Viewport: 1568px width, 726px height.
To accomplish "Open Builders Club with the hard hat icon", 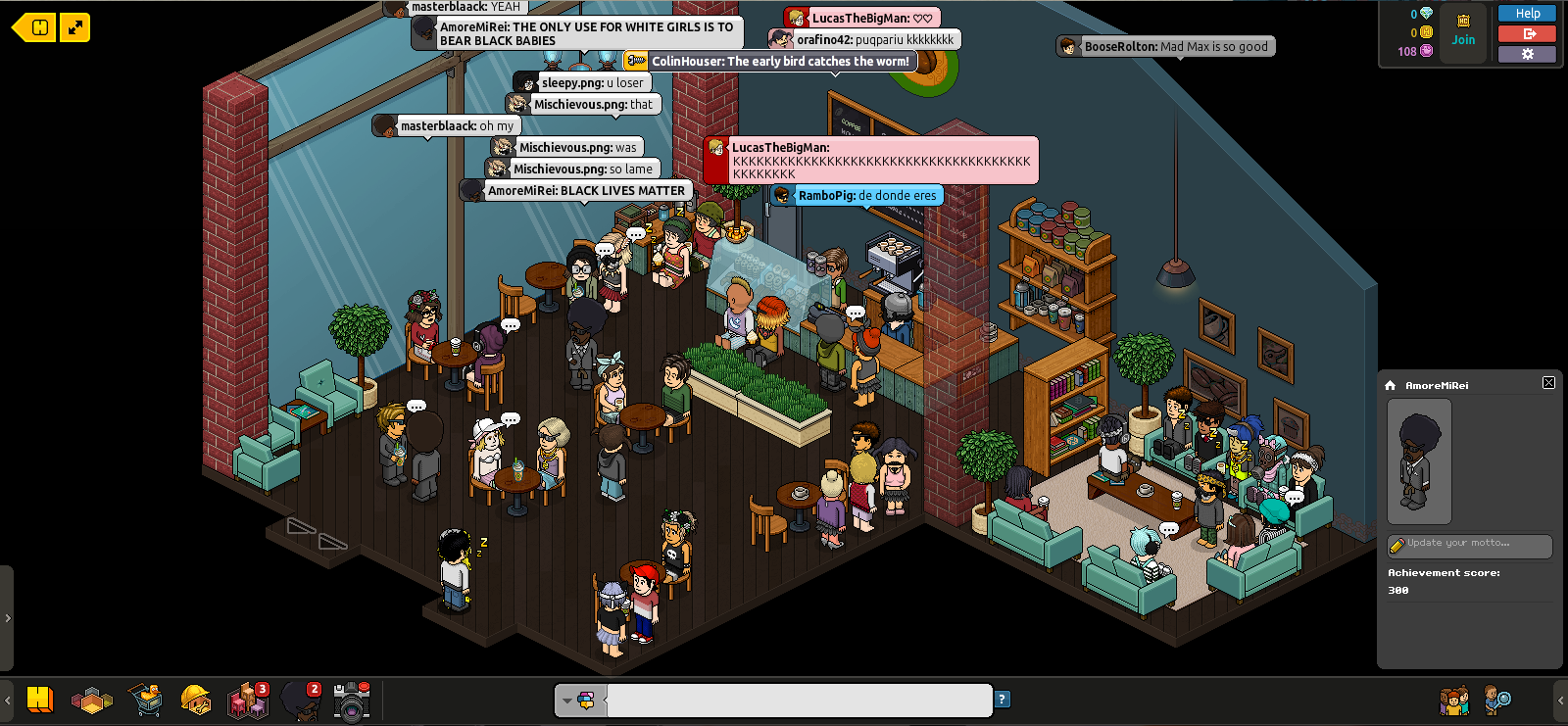I will click(196, 700).
